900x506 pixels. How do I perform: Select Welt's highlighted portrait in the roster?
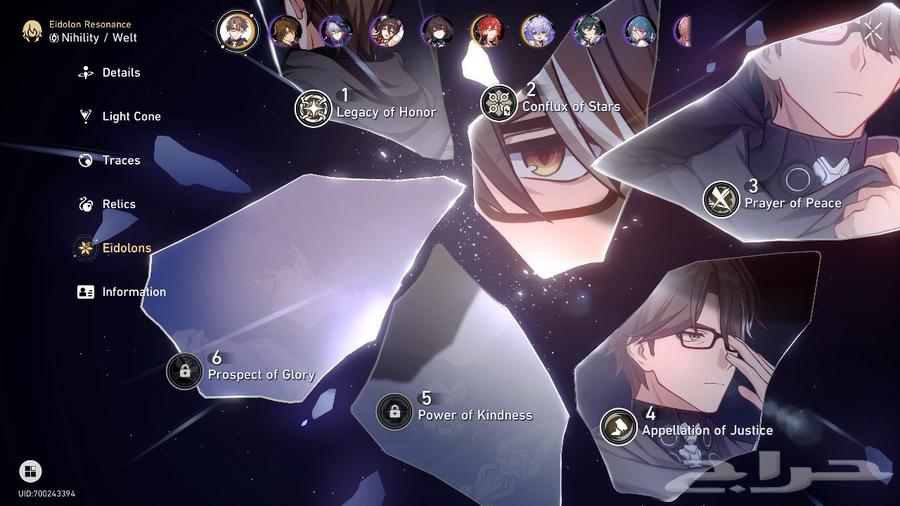(237, 30)
